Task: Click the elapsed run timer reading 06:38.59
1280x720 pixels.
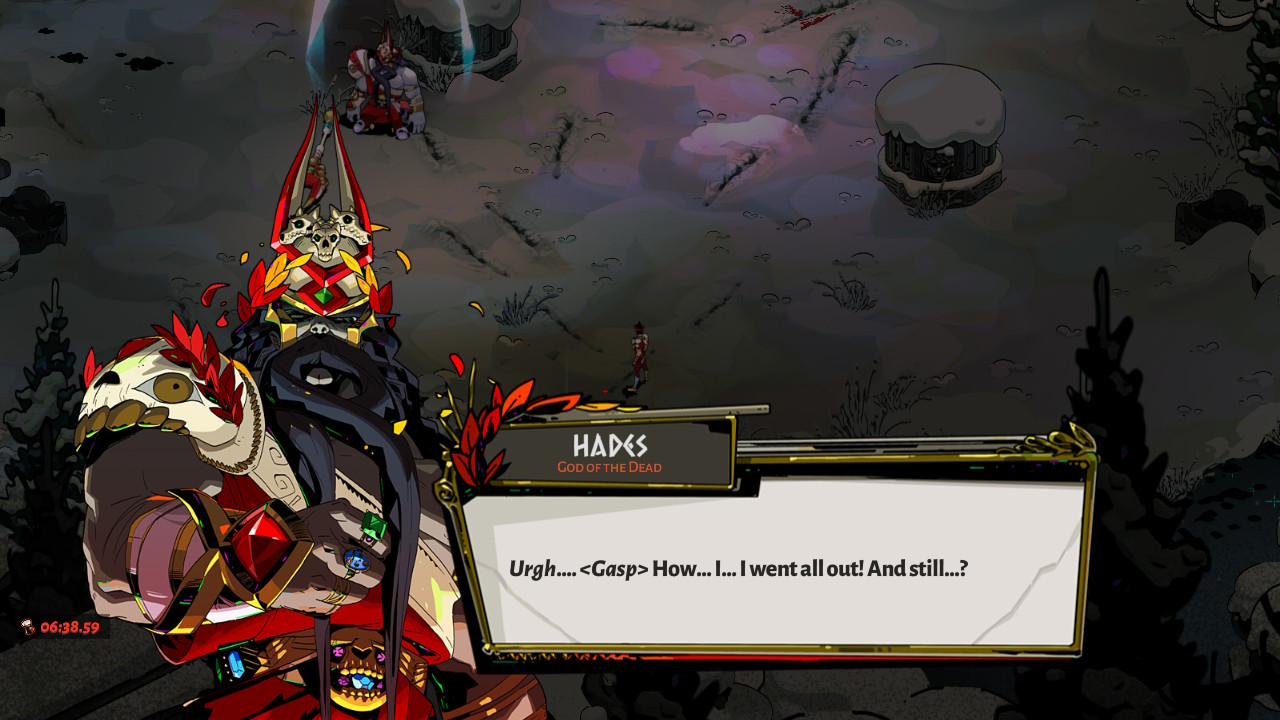Action: coord(70,626)
